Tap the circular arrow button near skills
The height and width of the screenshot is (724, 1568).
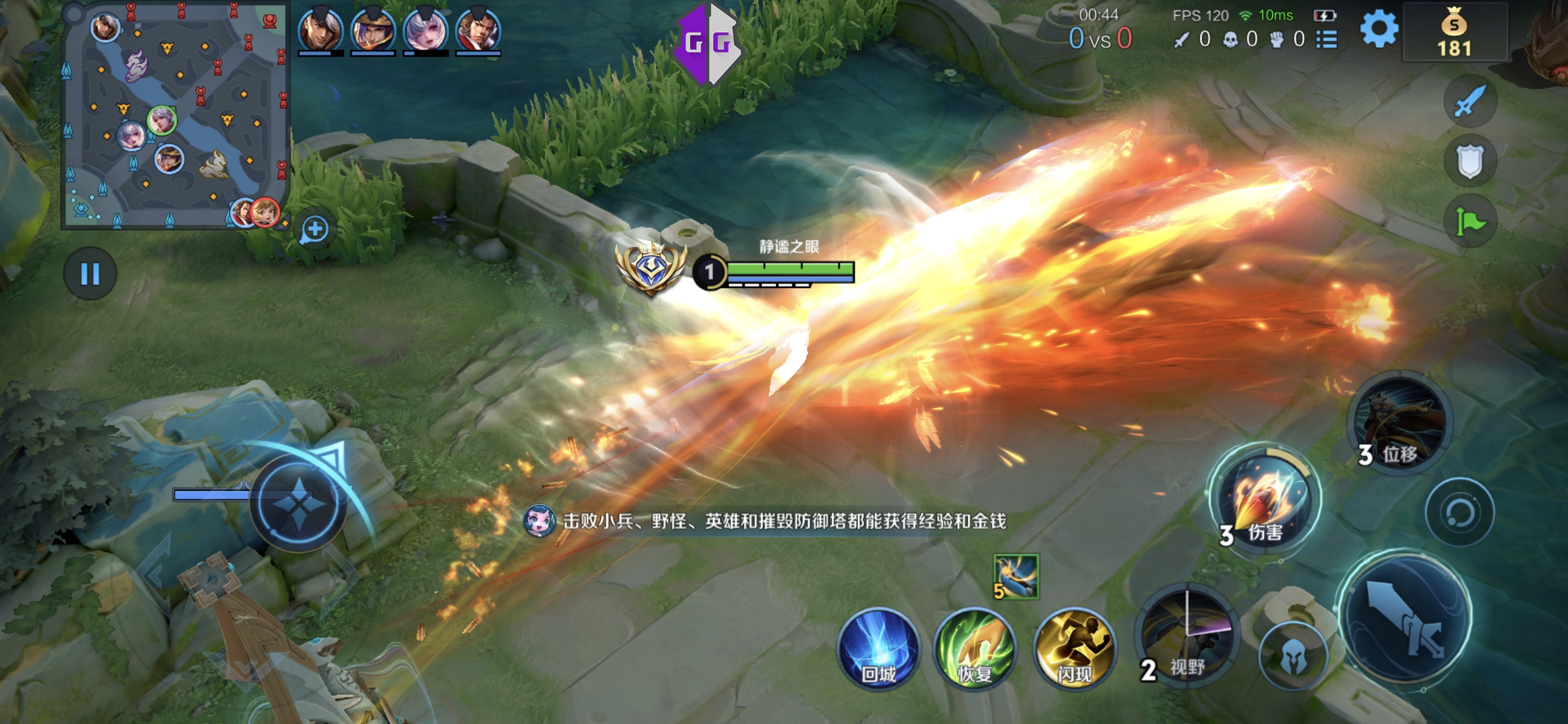tap(1459, 512)
